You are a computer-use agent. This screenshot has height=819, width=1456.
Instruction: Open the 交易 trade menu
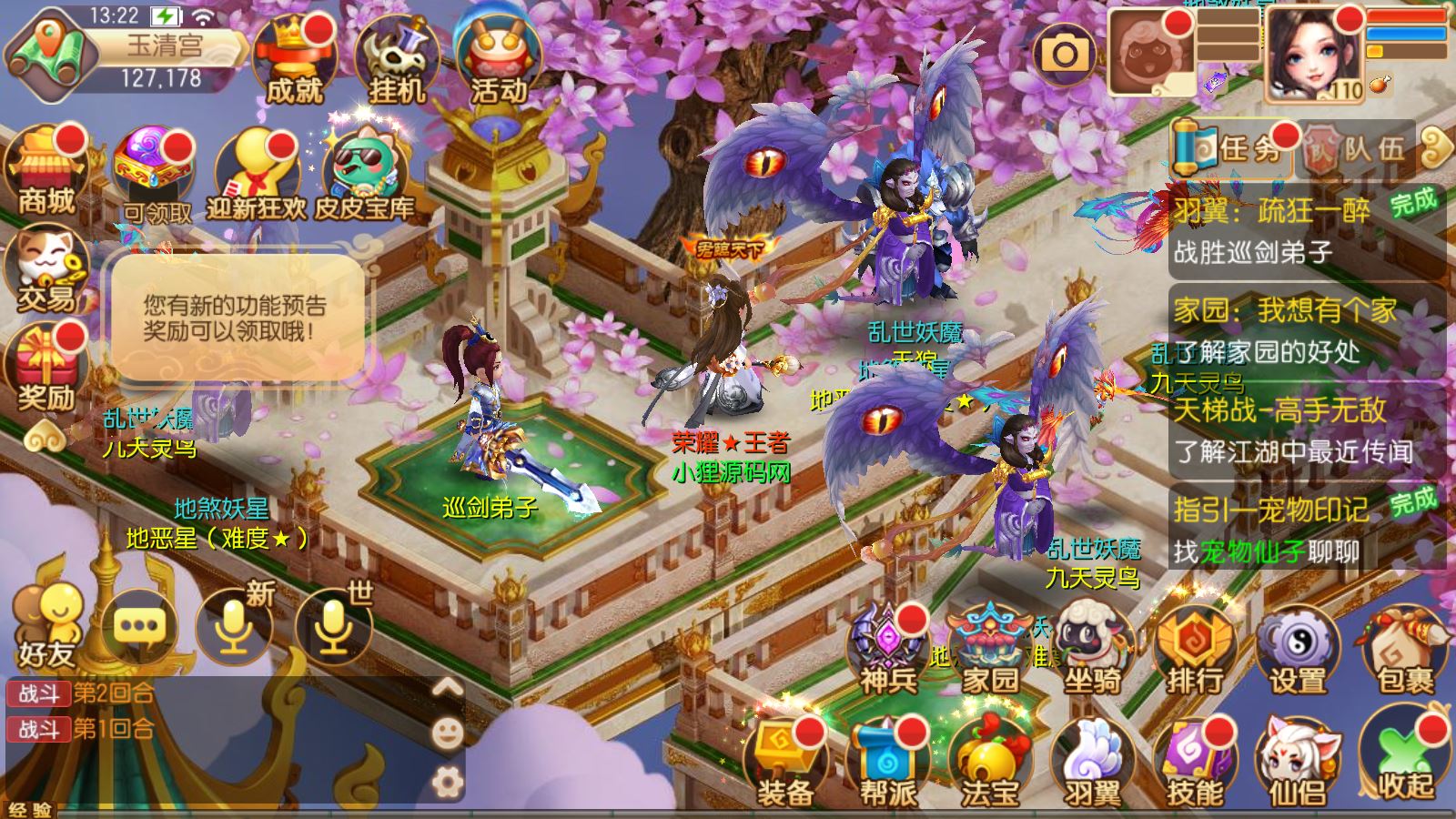pos(45,271)
